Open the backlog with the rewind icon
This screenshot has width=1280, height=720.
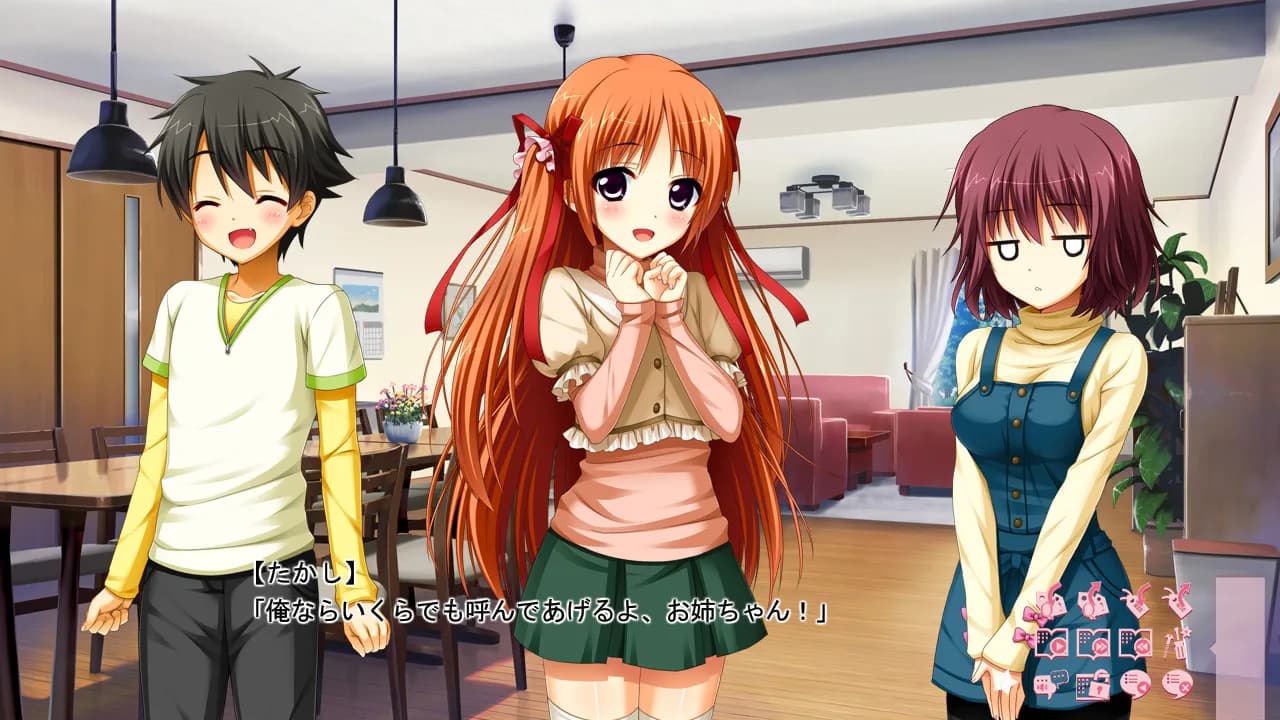pyautogui.click(x=1137, y=644)
